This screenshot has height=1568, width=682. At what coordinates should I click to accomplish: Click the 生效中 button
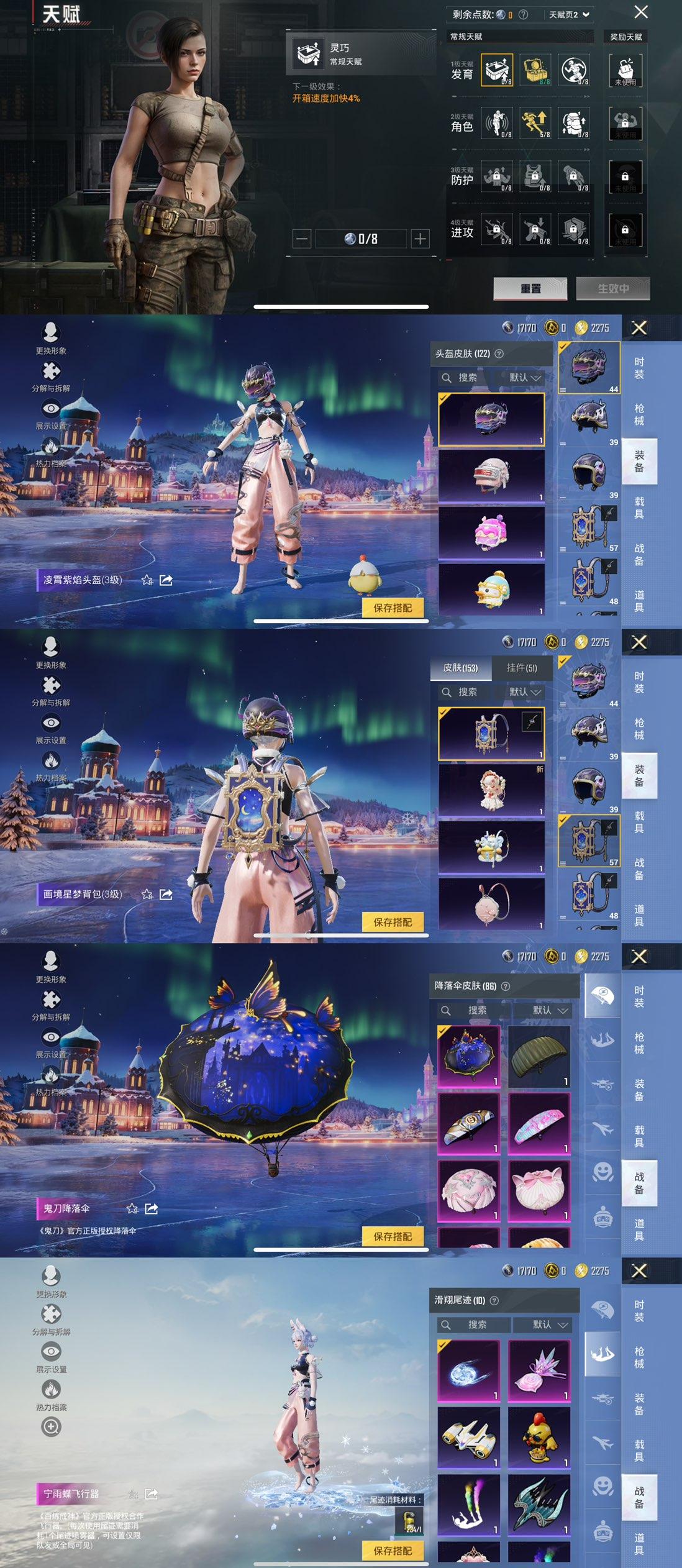[x=613, y=288]
